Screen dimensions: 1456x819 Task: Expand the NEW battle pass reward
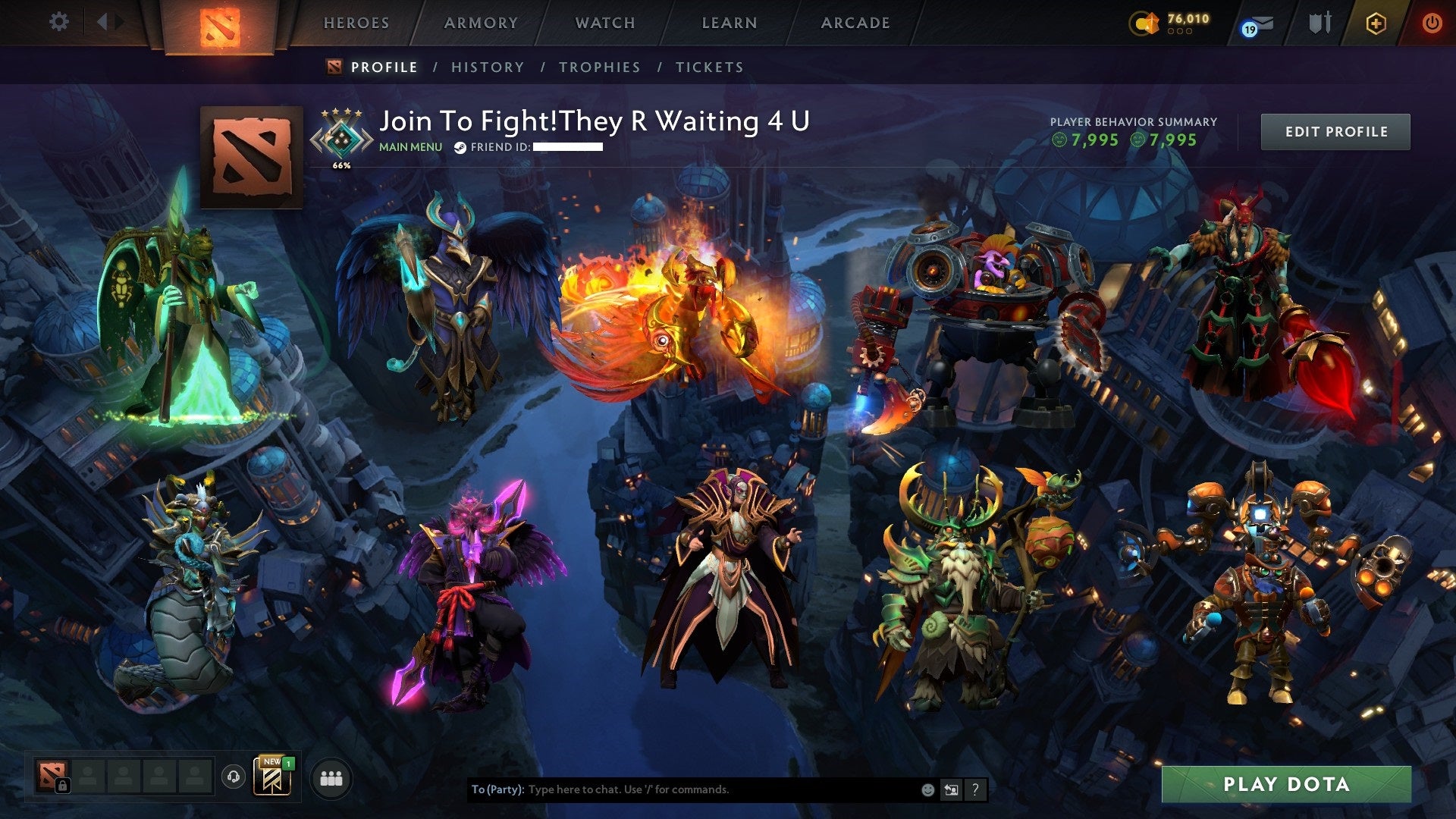(x=273, y=777)
